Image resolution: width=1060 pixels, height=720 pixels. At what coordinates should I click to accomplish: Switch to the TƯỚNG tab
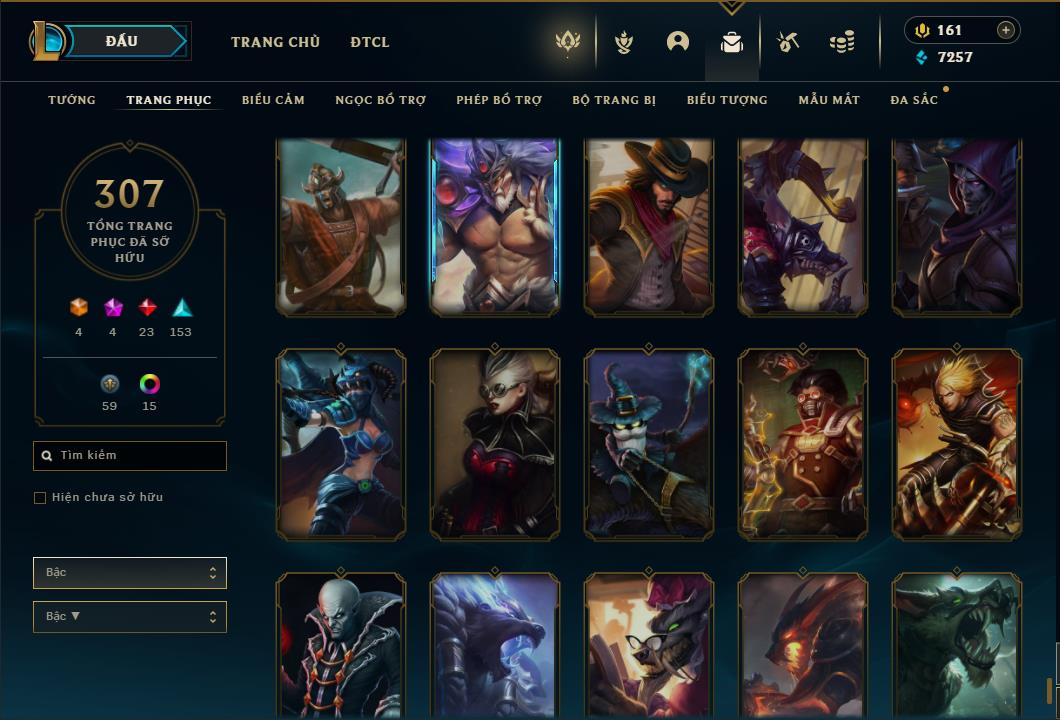tap(72, 100)
